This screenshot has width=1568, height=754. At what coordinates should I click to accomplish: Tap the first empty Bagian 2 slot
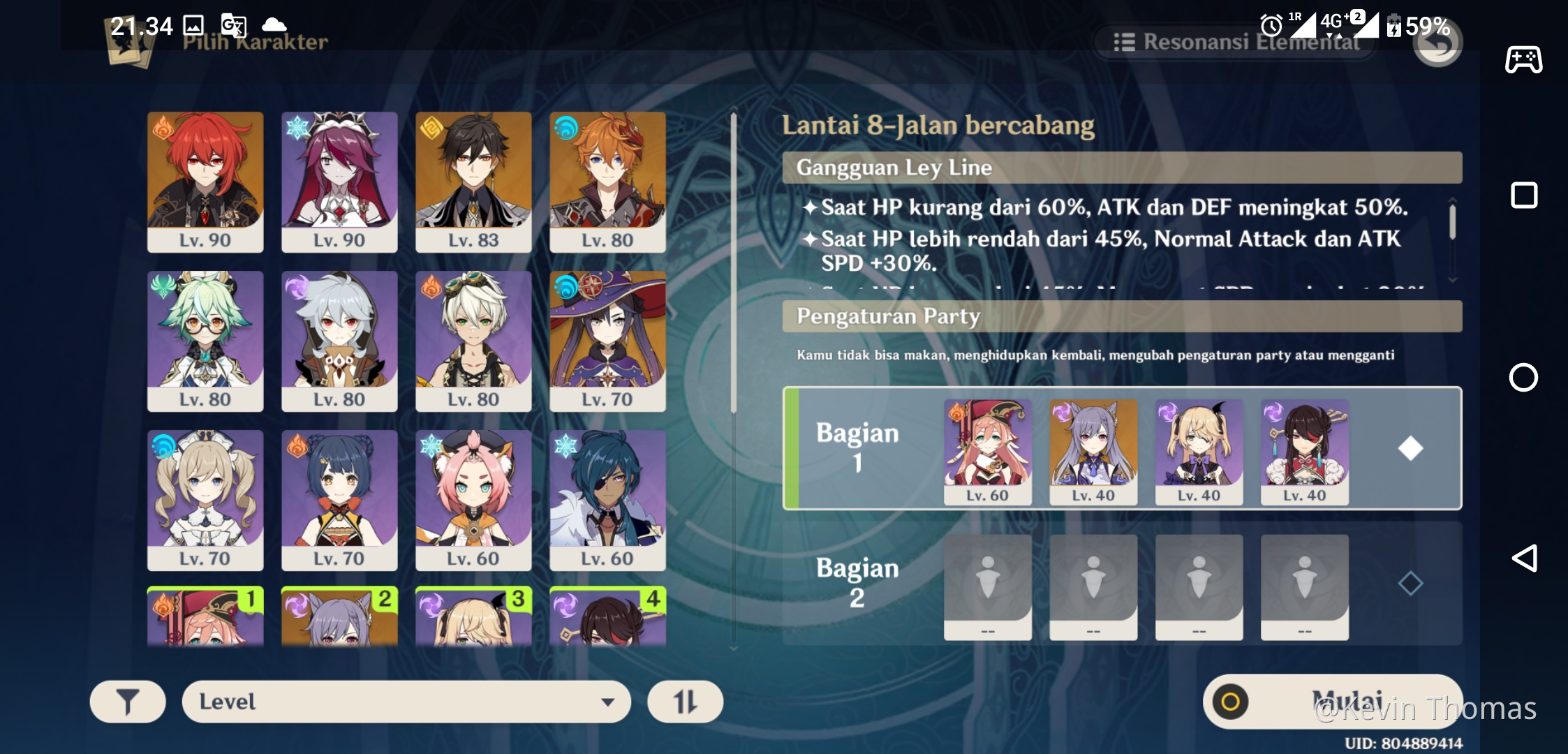(x=988, y=586)
